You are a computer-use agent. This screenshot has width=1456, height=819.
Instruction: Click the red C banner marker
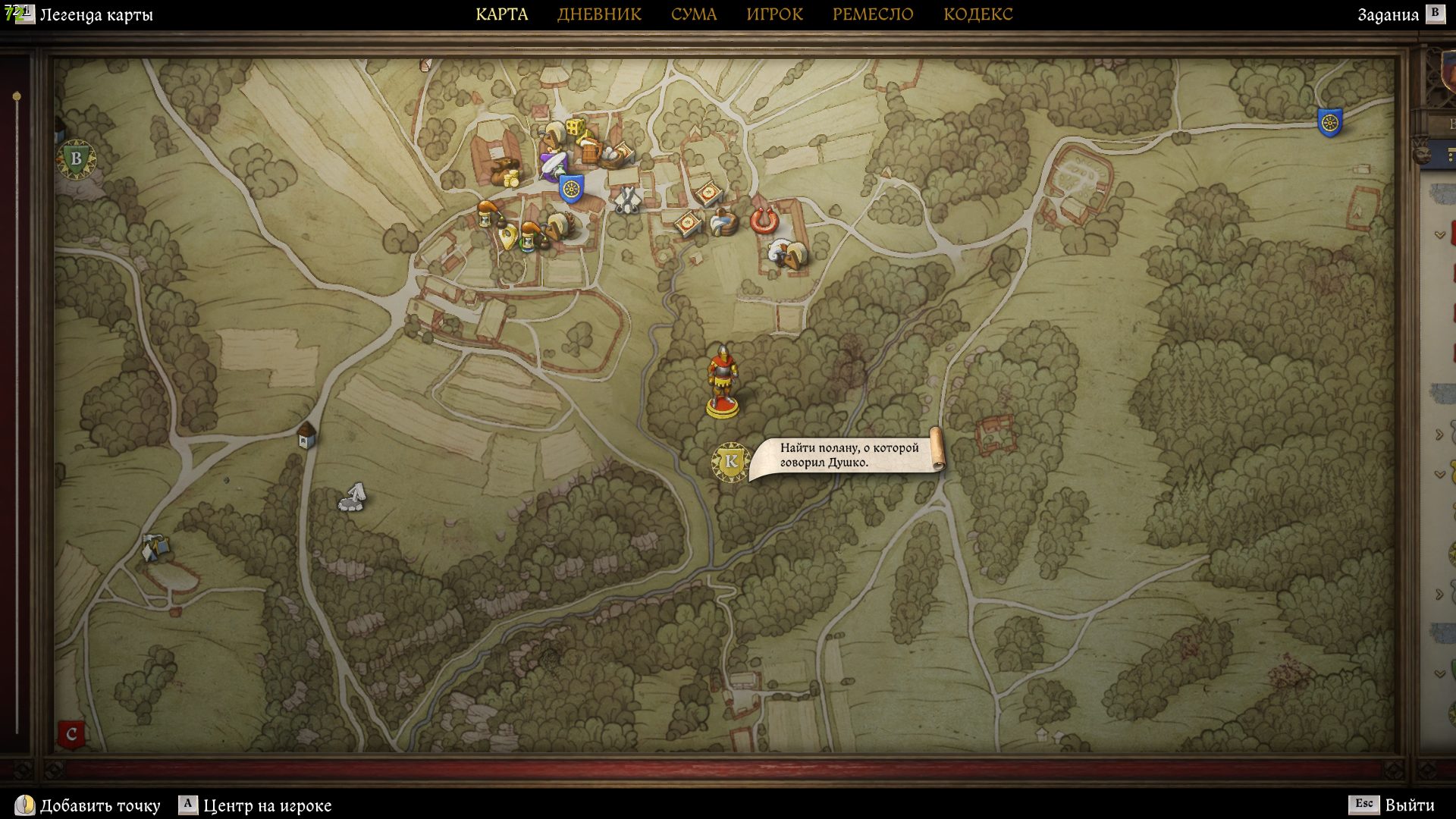pos(71,734)
